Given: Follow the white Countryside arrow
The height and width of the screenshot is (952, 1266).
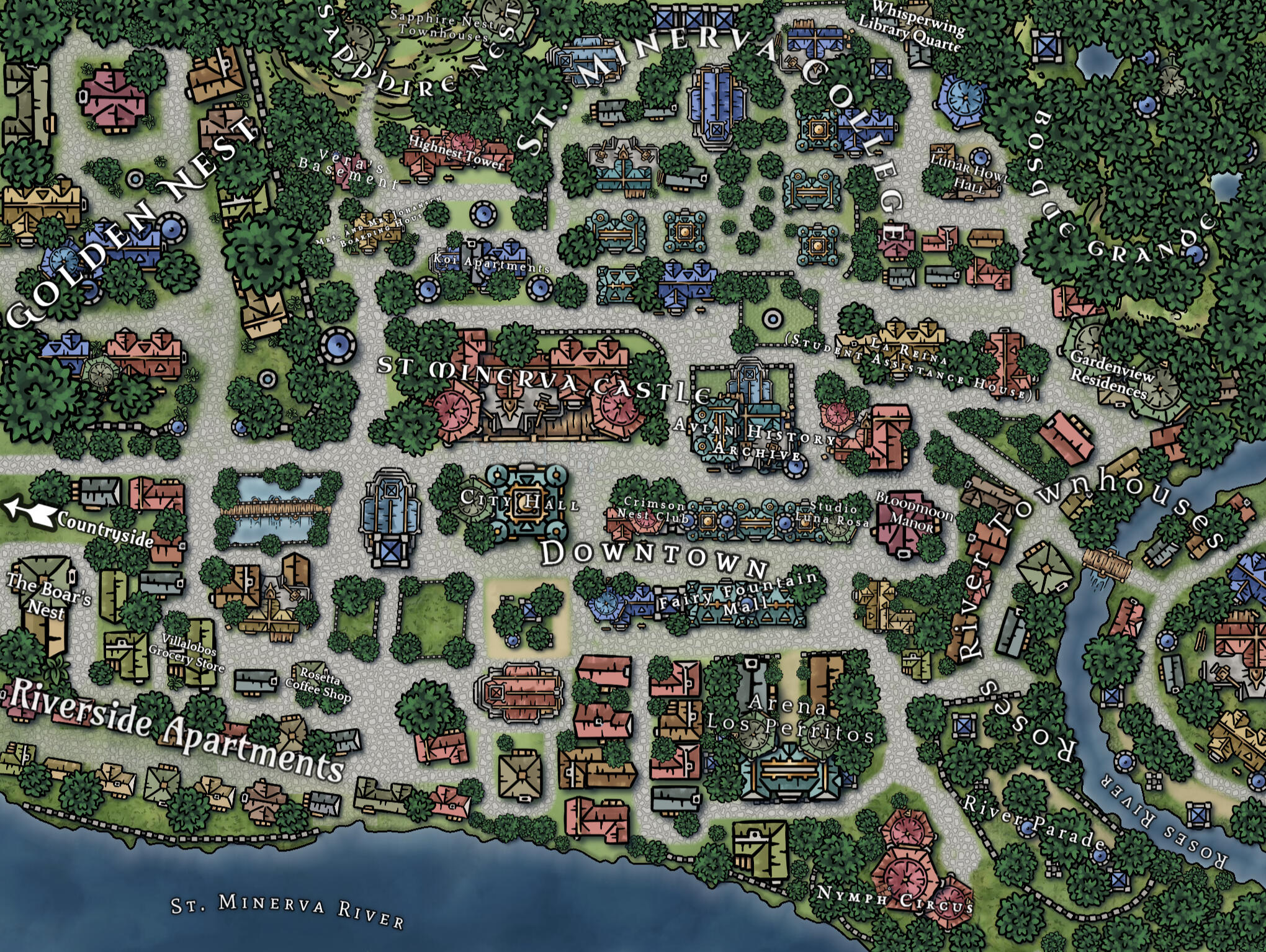Looking at the screenshot, I should [30, 512].
